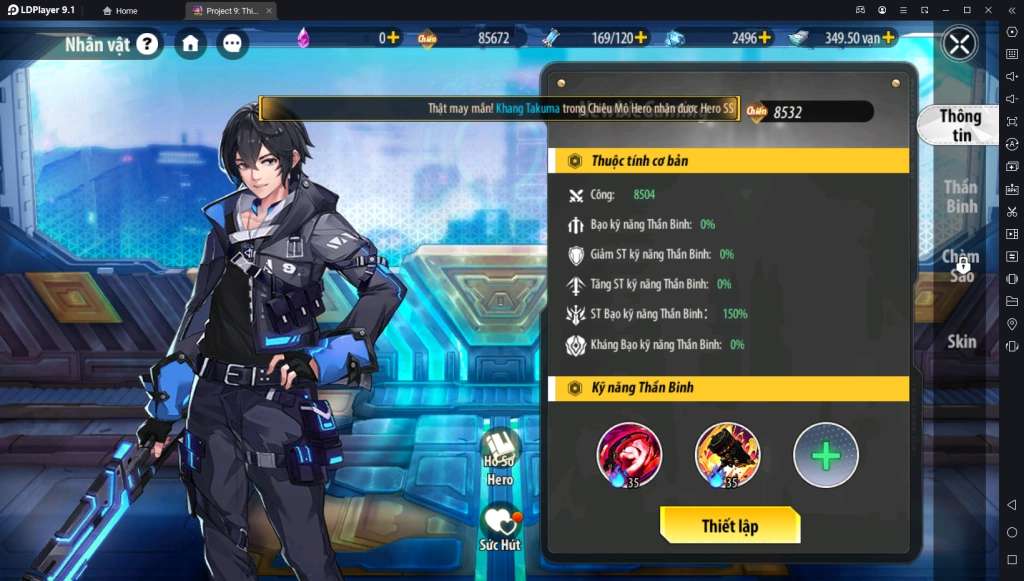Screen dimensions: 1024x581
Task: Add more blue diamond currency
Action: (765, 38)
